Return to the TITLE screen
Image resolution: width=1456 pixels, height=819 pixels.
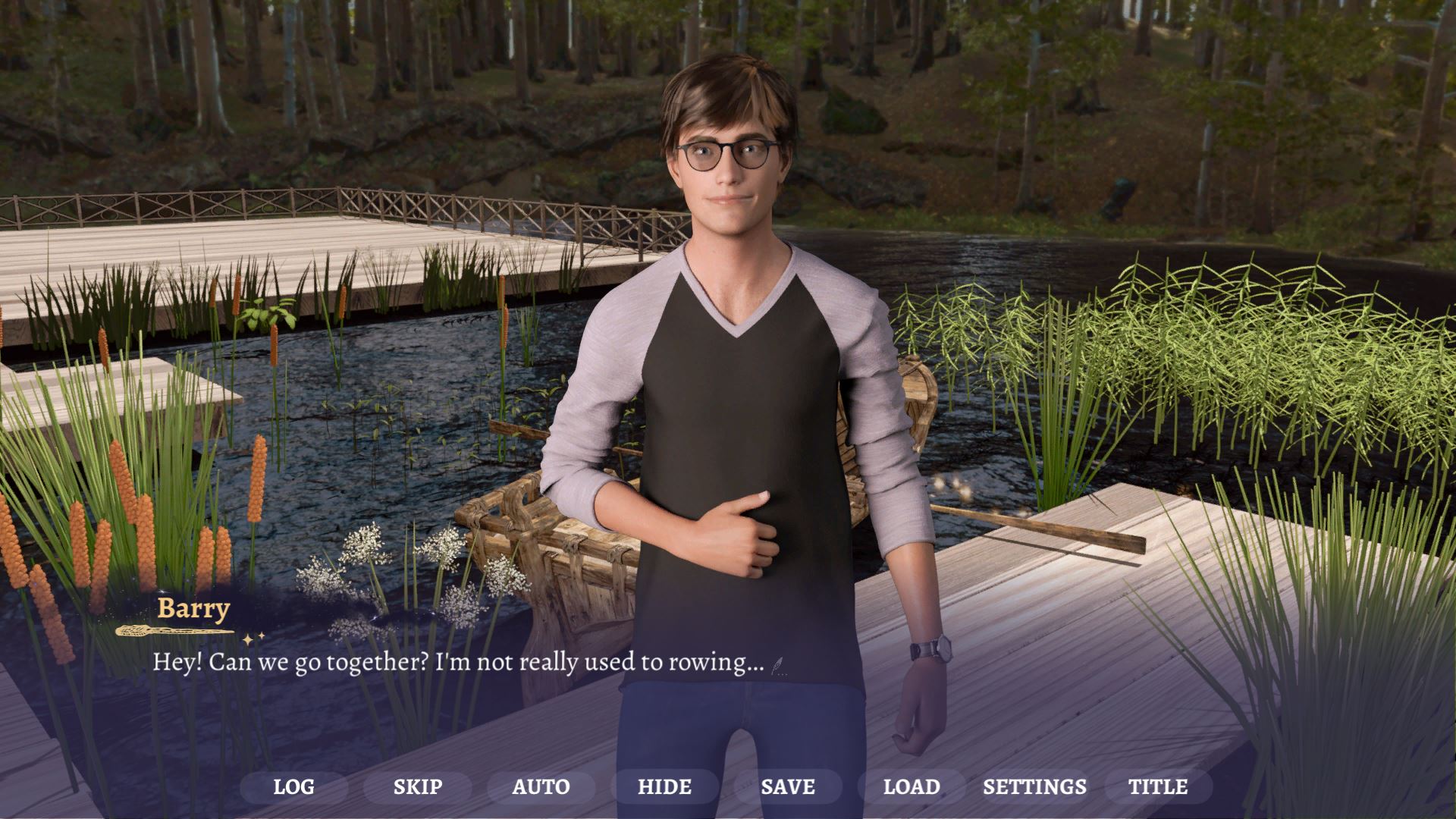pyautogui.click(x=1158, y=787)
